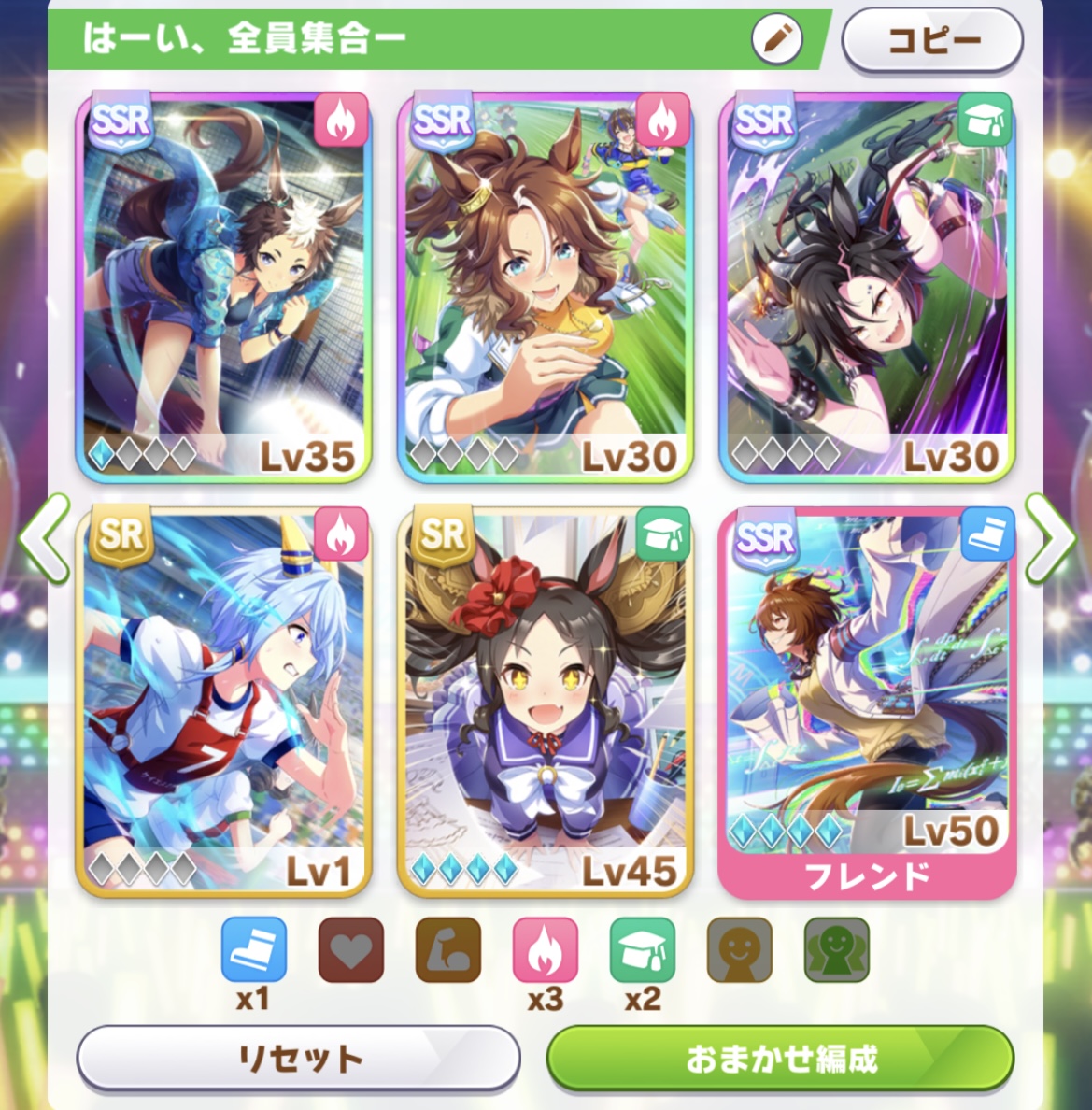Click the リセット reset button

[x=298, y=1059]
